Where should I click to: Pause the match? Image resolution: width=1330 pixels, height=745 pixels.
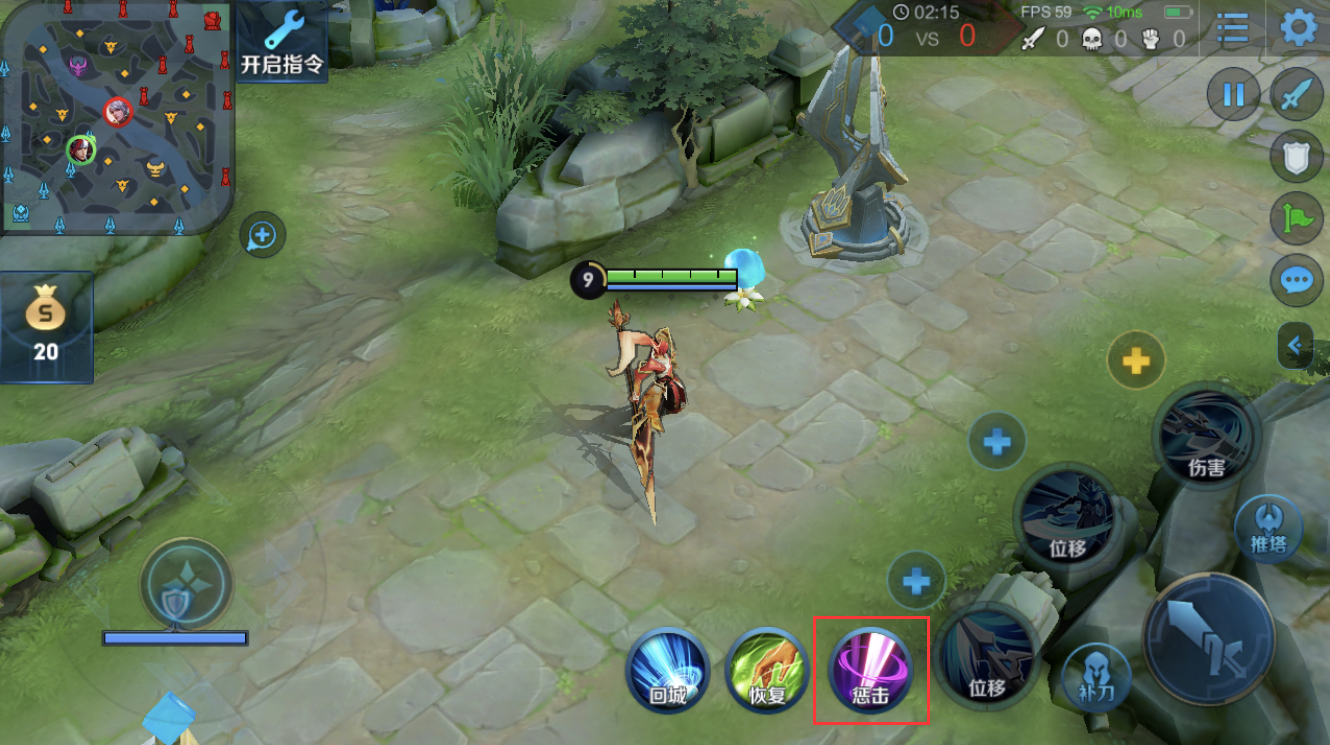click(x=1234, y=95)
